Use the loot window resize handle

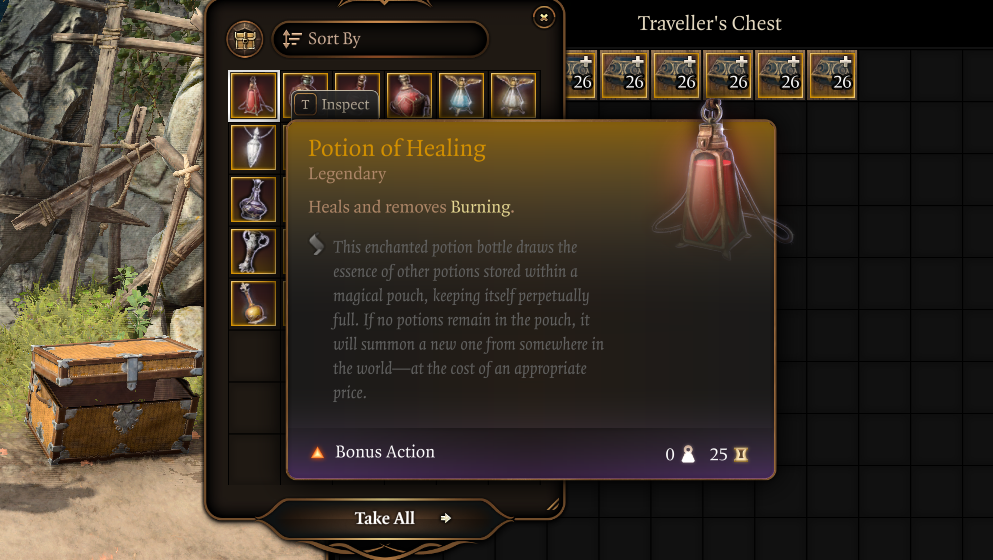pyautogui.click(x=552, y=506)
